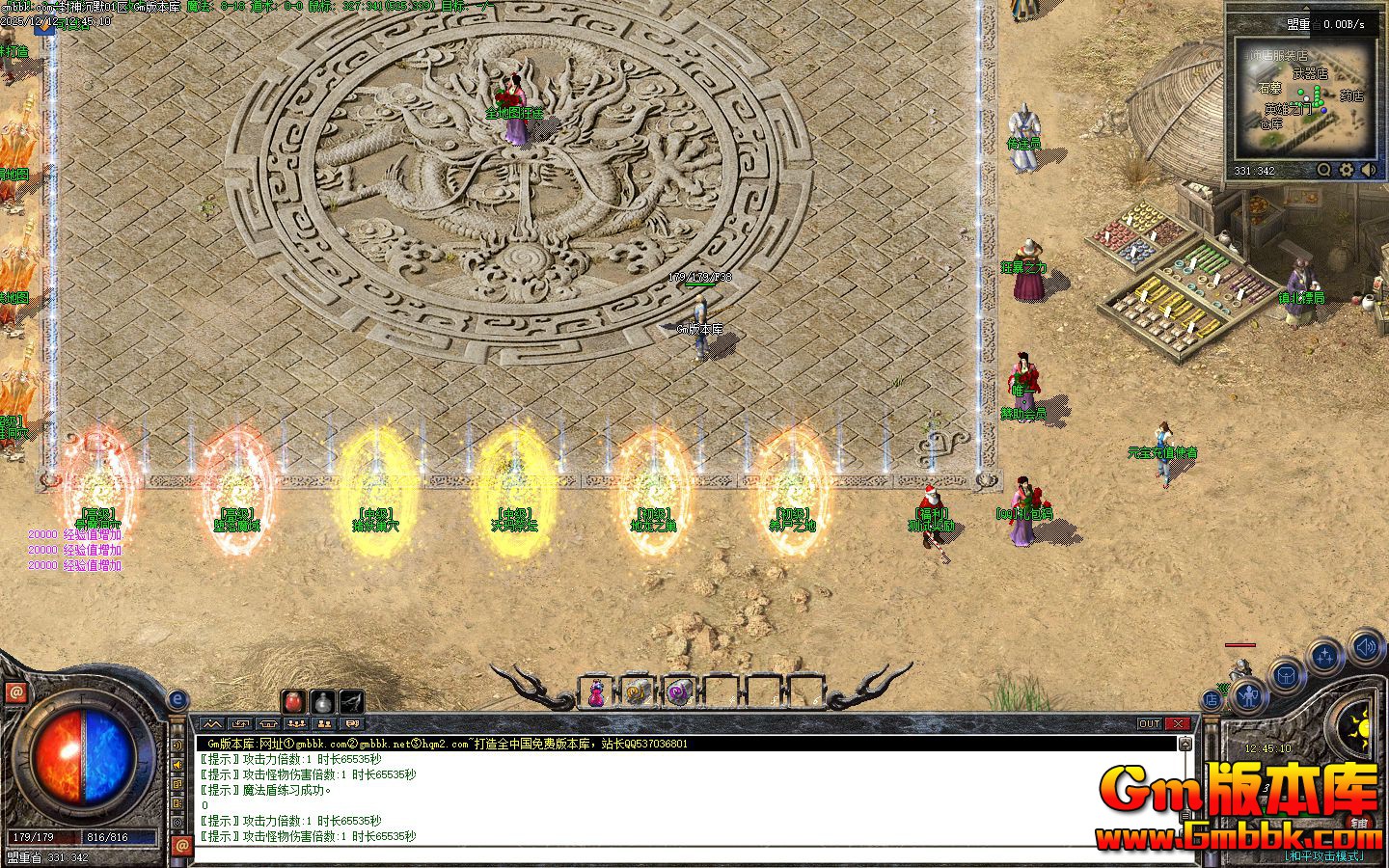Switch to the mountain-icon chat channel tab
Viewport: 1389px width, 868px height.
212,723
